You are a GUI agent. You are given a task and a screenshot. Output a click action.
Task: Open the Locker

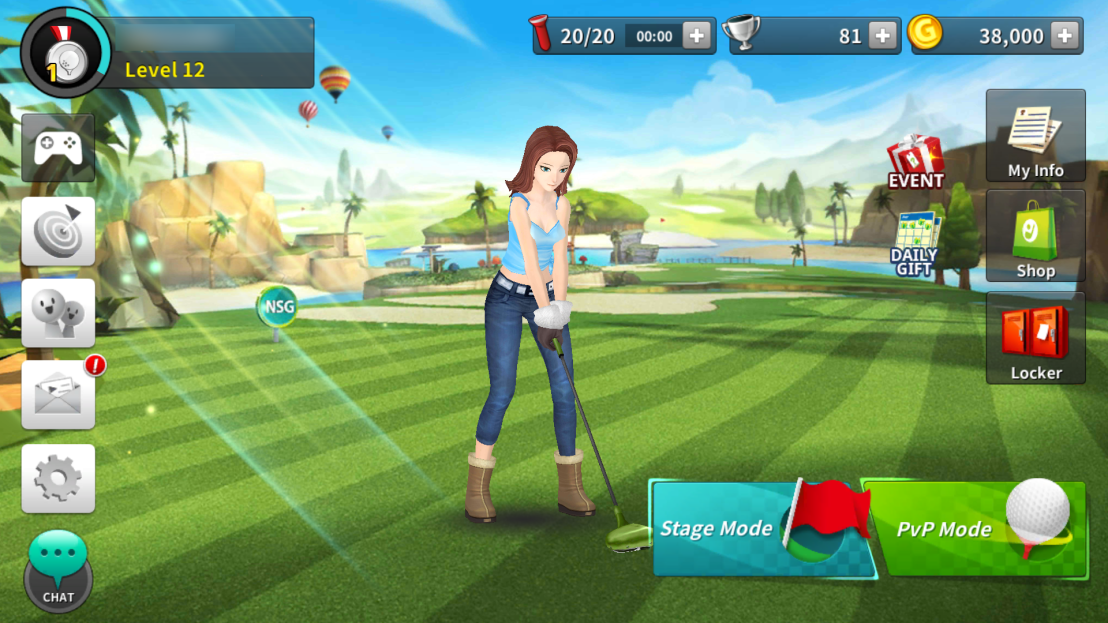pyautogui.click(x=1035, y=338)
